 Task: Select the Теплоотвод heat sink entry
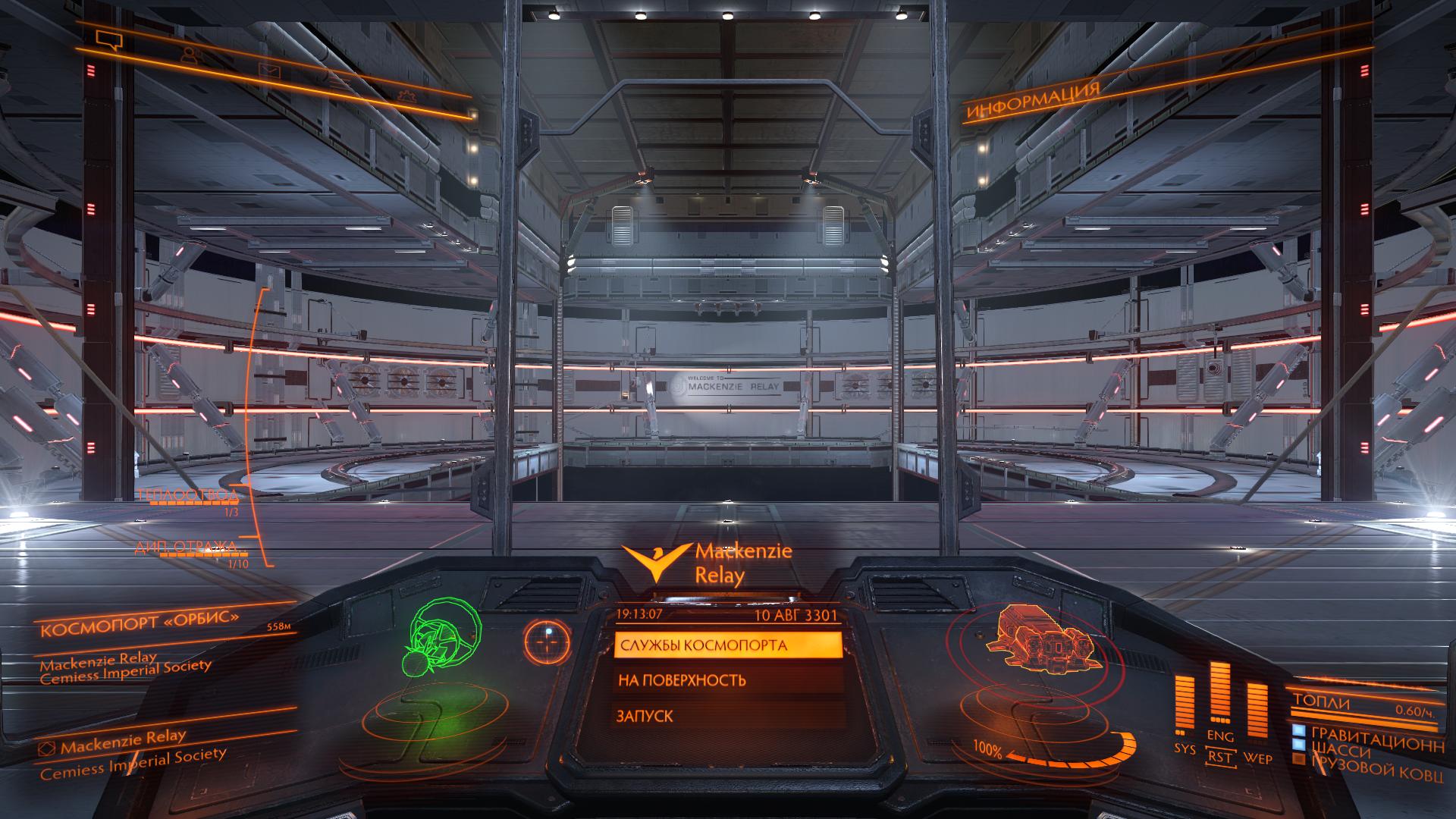187,496
